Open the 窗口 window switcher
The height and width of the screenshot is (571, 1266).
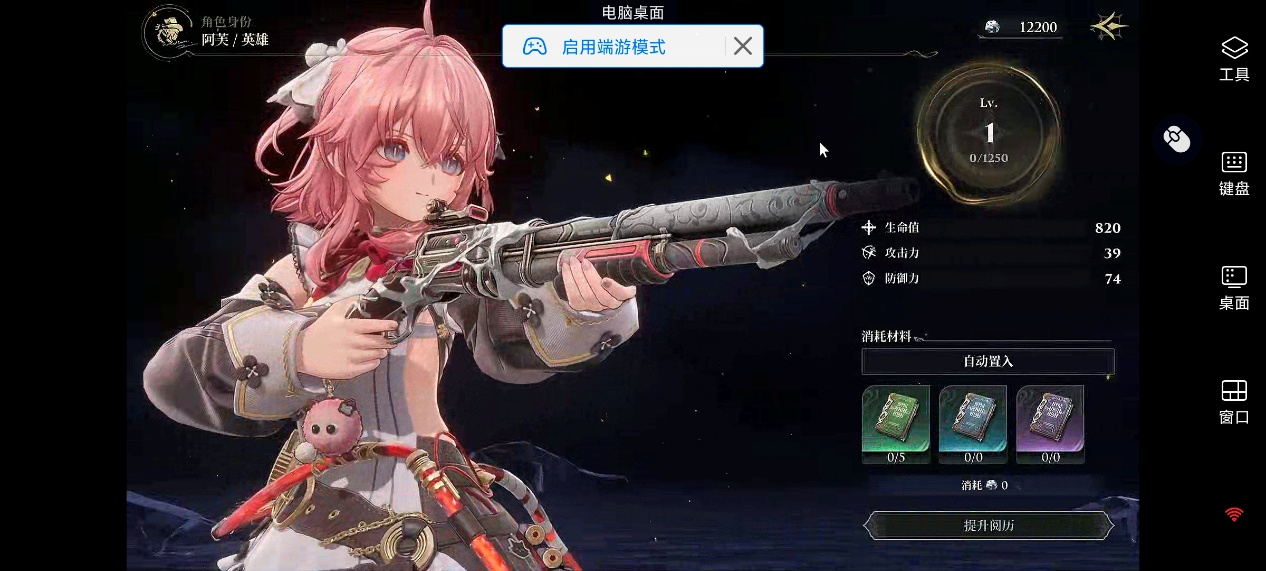coord(1234,402)
